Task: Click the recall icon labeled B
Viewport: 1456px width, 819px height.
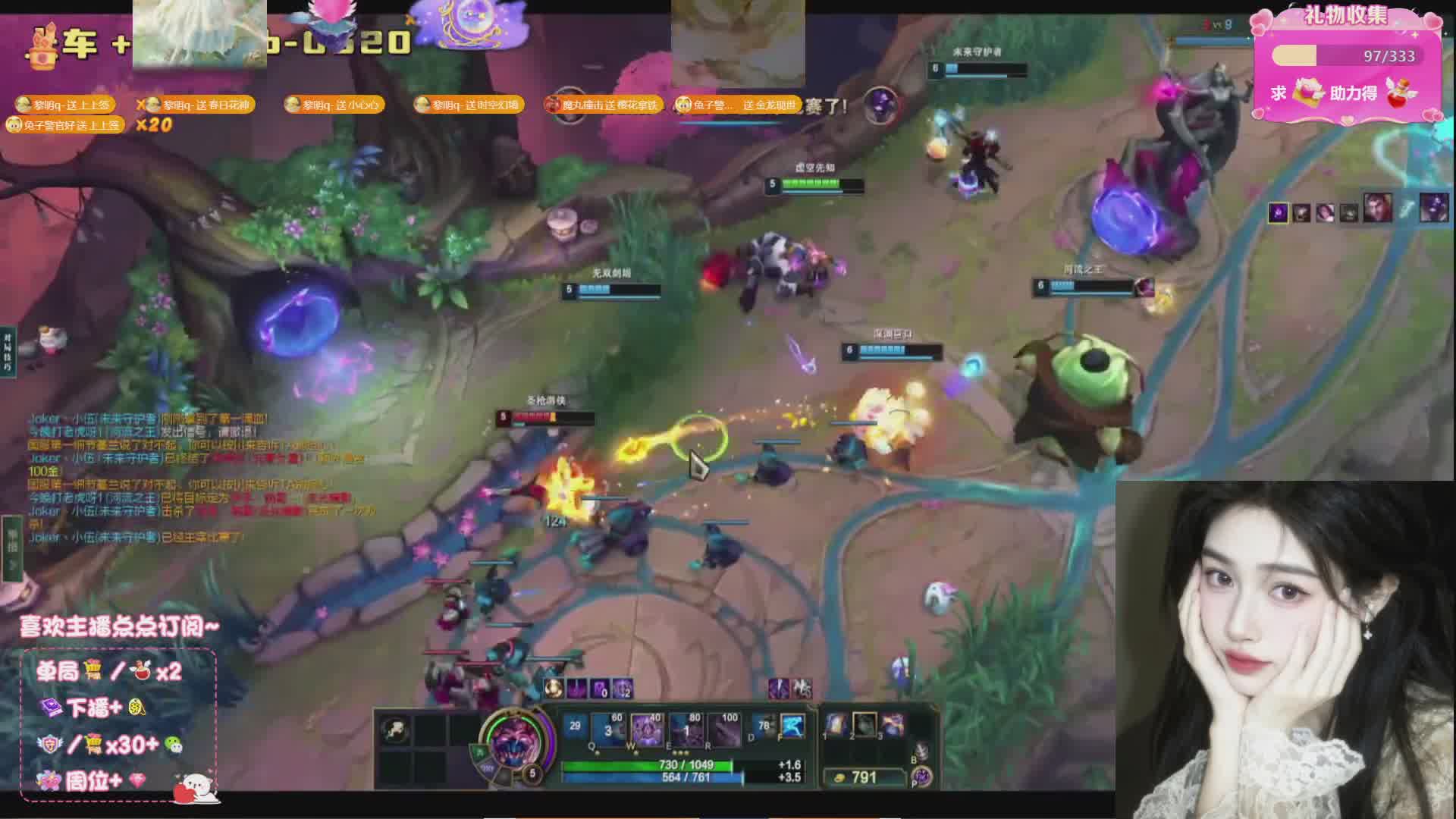Action: coord(921,751)
